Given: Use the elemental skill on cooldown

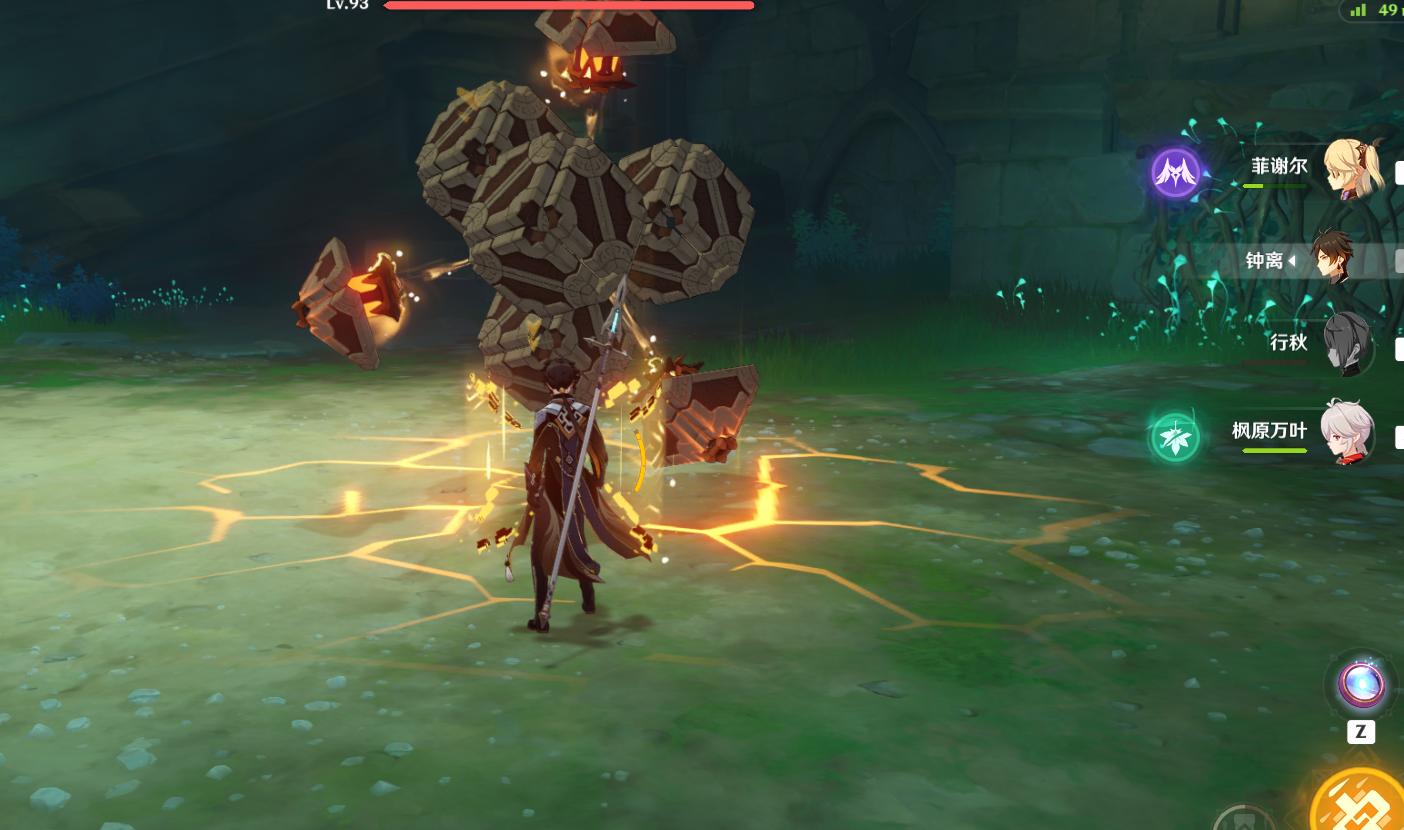Looking at the screenshot, I should [1243, 820].
